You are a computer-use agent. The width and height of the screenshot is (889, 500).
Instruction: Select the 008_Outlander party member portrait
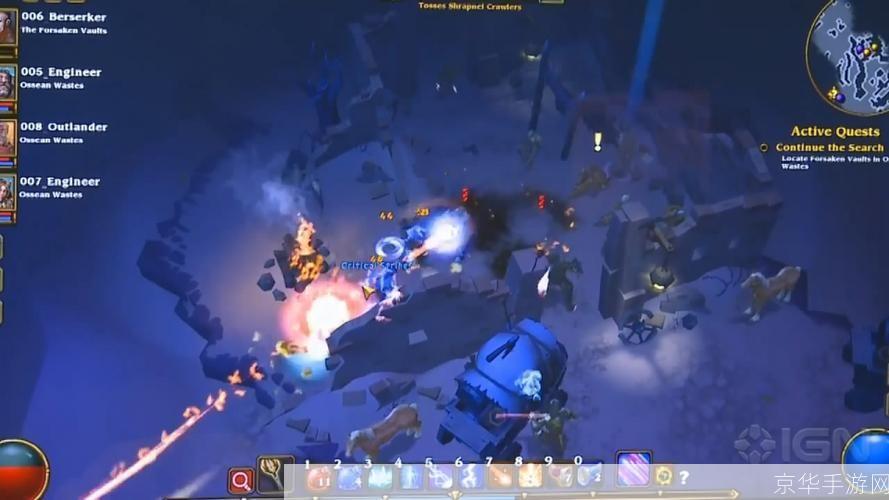pyautogui.click(x=6, y=137)
